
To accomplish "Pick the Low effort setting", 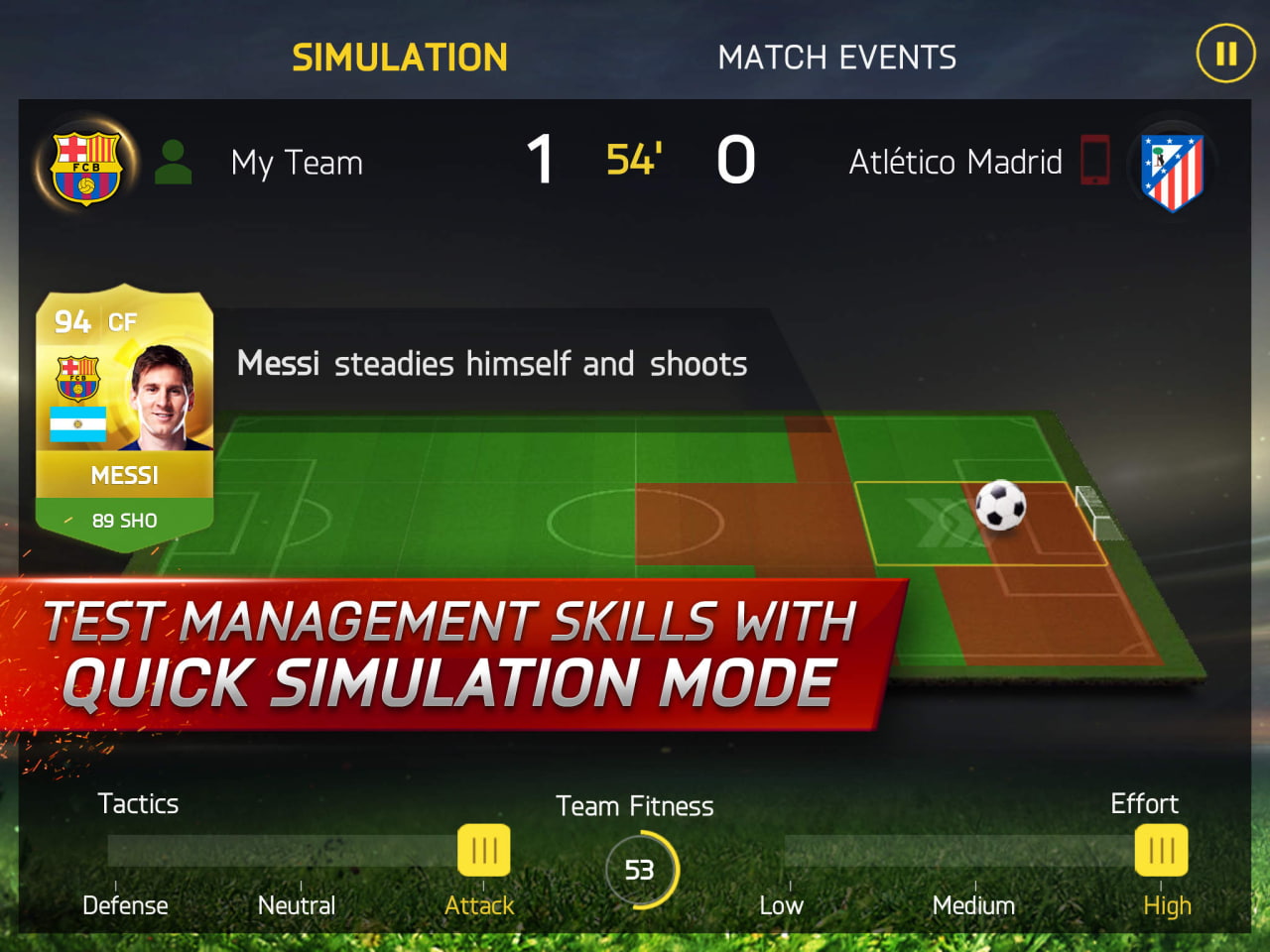I will point(782,904).
